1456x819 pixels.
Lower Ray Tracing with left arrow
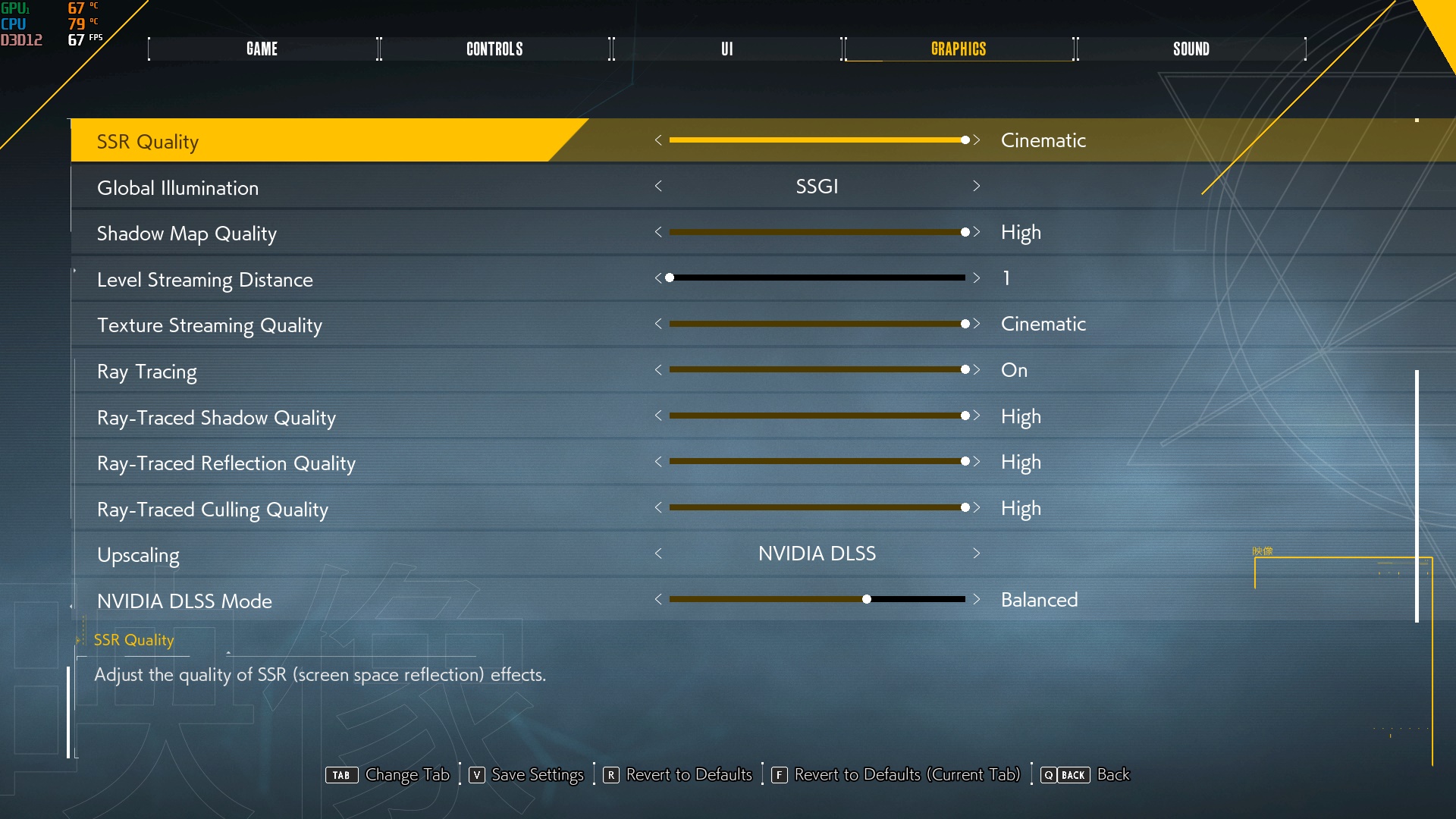pyautogui.click(x=658, y=370)
